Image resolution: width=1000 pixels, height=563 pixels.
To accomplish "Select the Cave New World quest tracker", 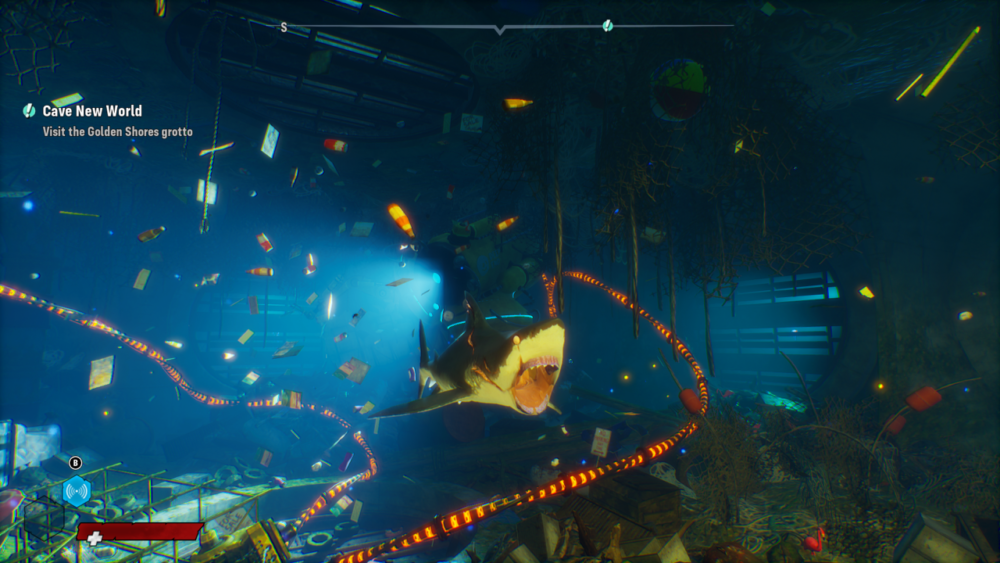I will (x=92, y=111).
